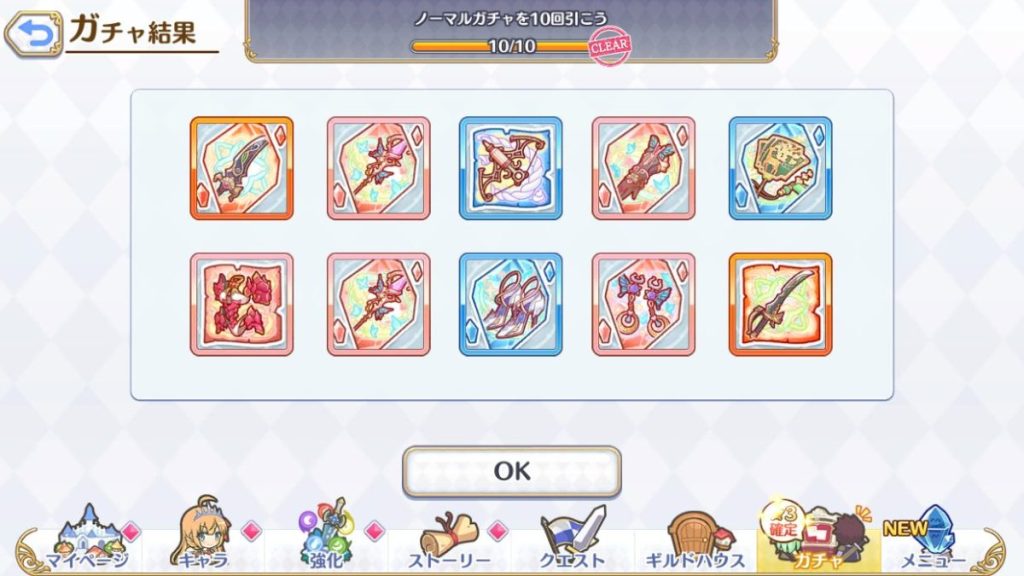This screenshot has width=1024, height=576.
Task: Choose the red crystal armor item
Action: (x=242, y=304)
